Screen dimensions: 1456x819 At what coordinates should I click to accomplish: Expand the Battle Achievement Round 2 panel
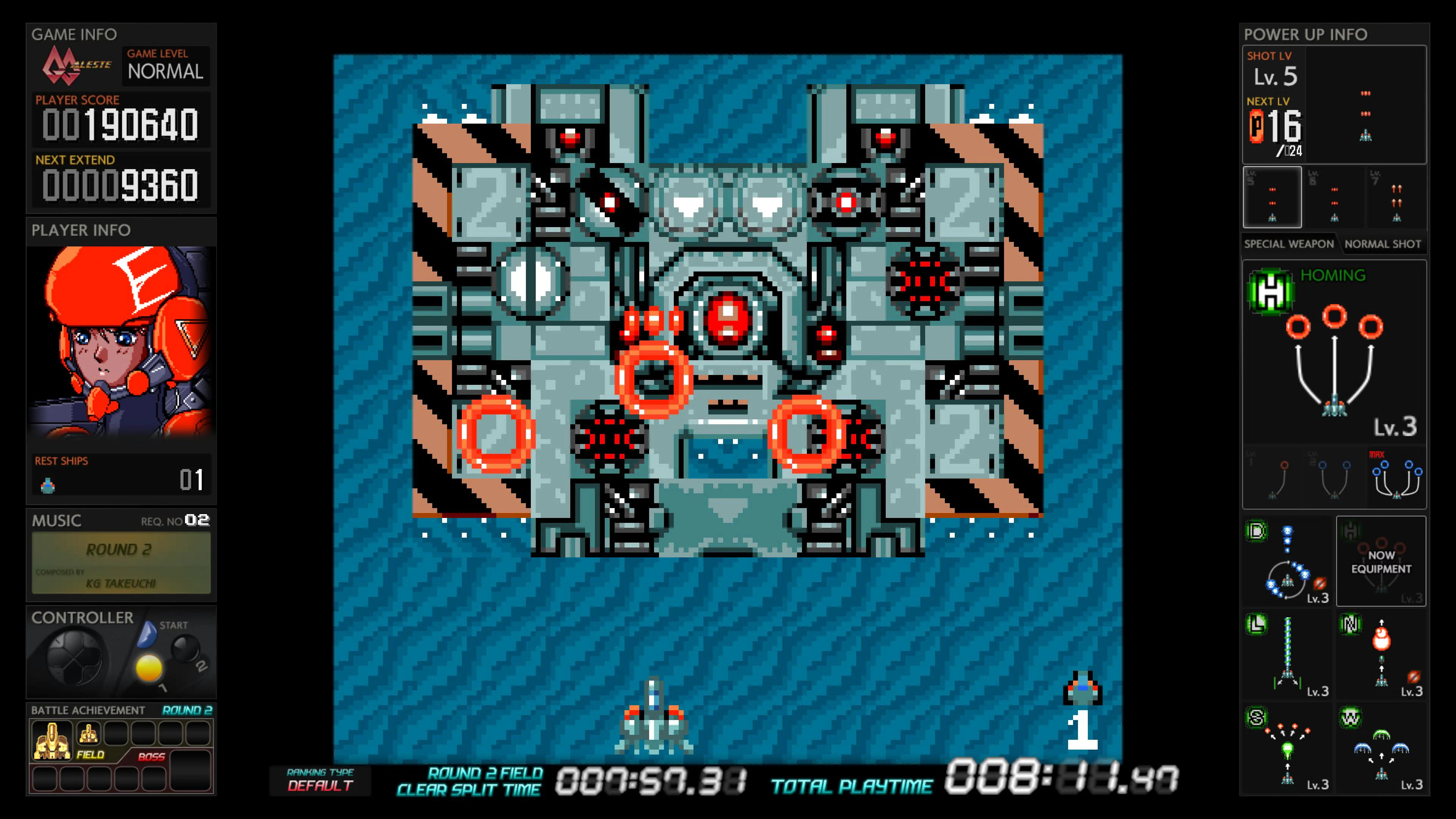click(121, 711)
